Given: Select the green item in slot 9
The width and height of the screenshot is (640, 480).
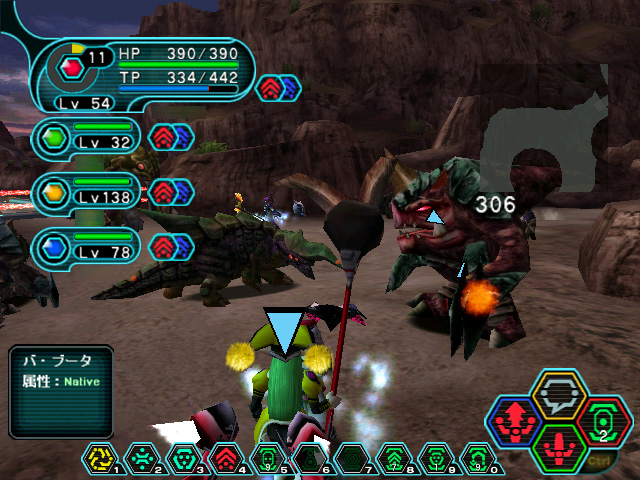Looking at the screenshot, I should pyautogui.click(x=436, y=458).
